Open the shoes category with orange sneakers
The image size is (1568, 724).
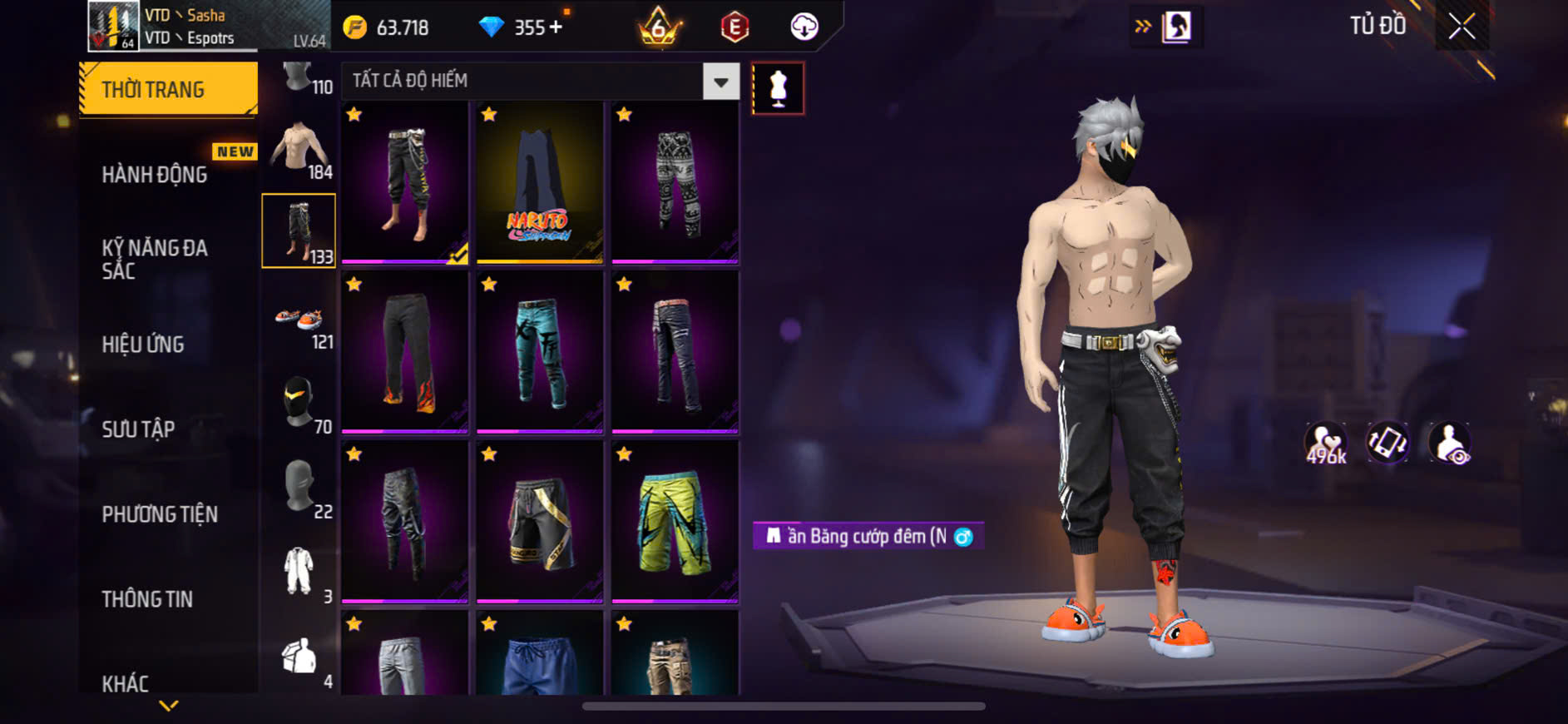point(299,321)
